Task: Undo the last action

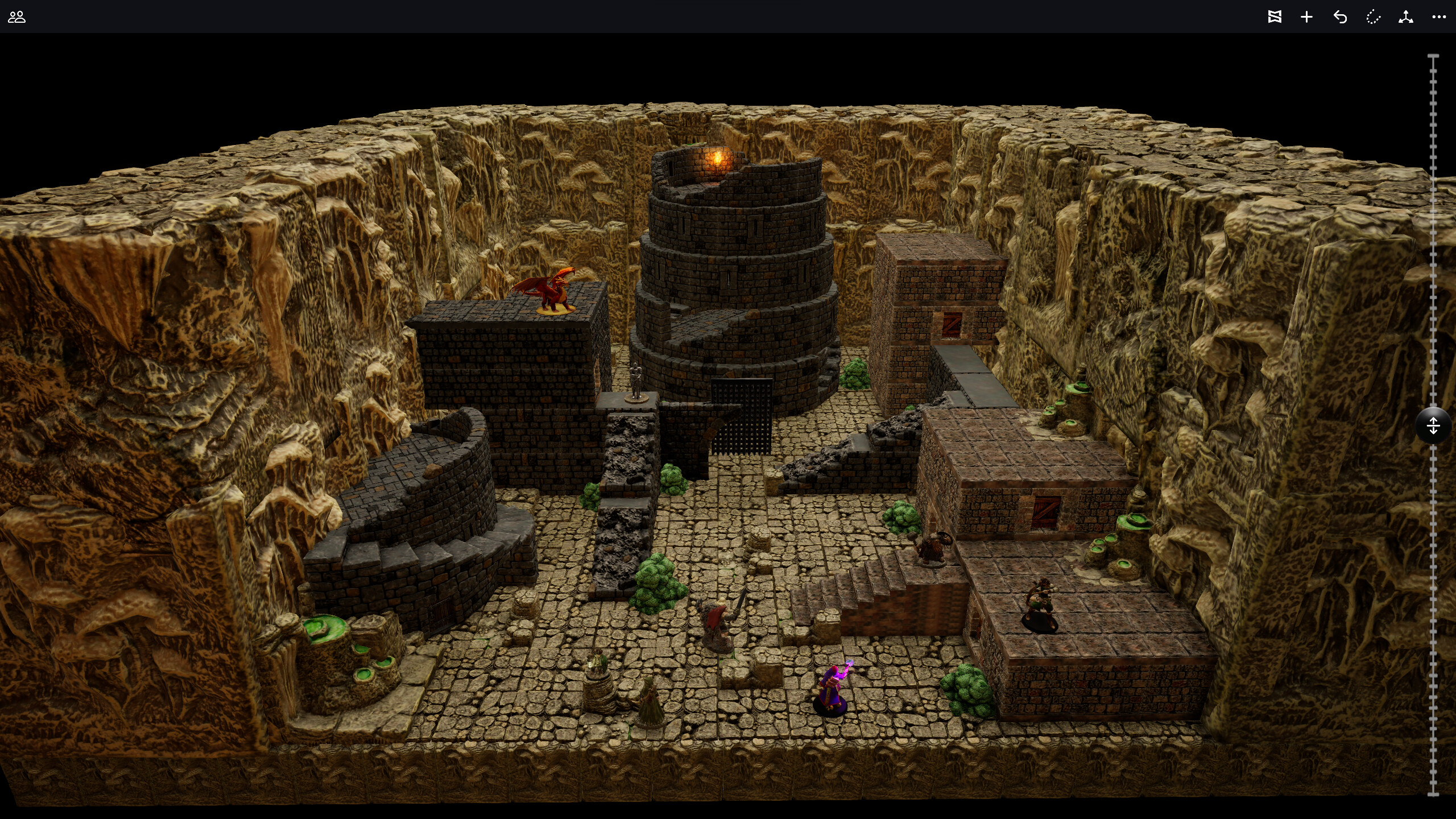Action: pos(1340,17)
